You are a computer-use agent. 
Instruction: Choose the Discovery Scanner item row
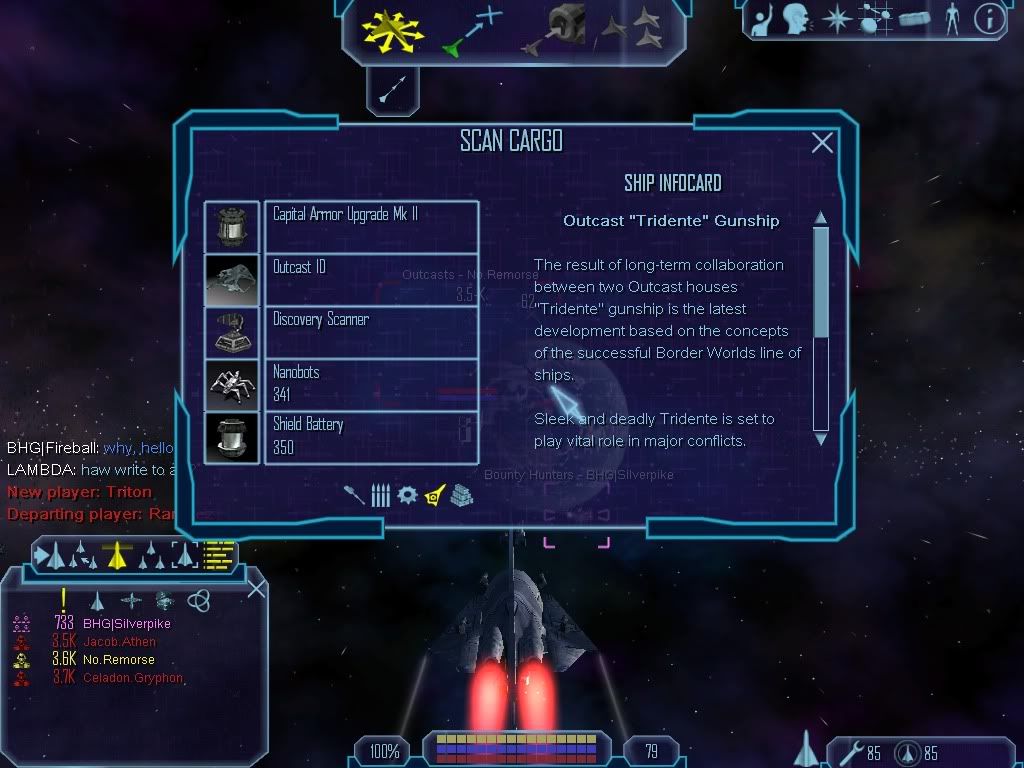(x=370, y=332)
